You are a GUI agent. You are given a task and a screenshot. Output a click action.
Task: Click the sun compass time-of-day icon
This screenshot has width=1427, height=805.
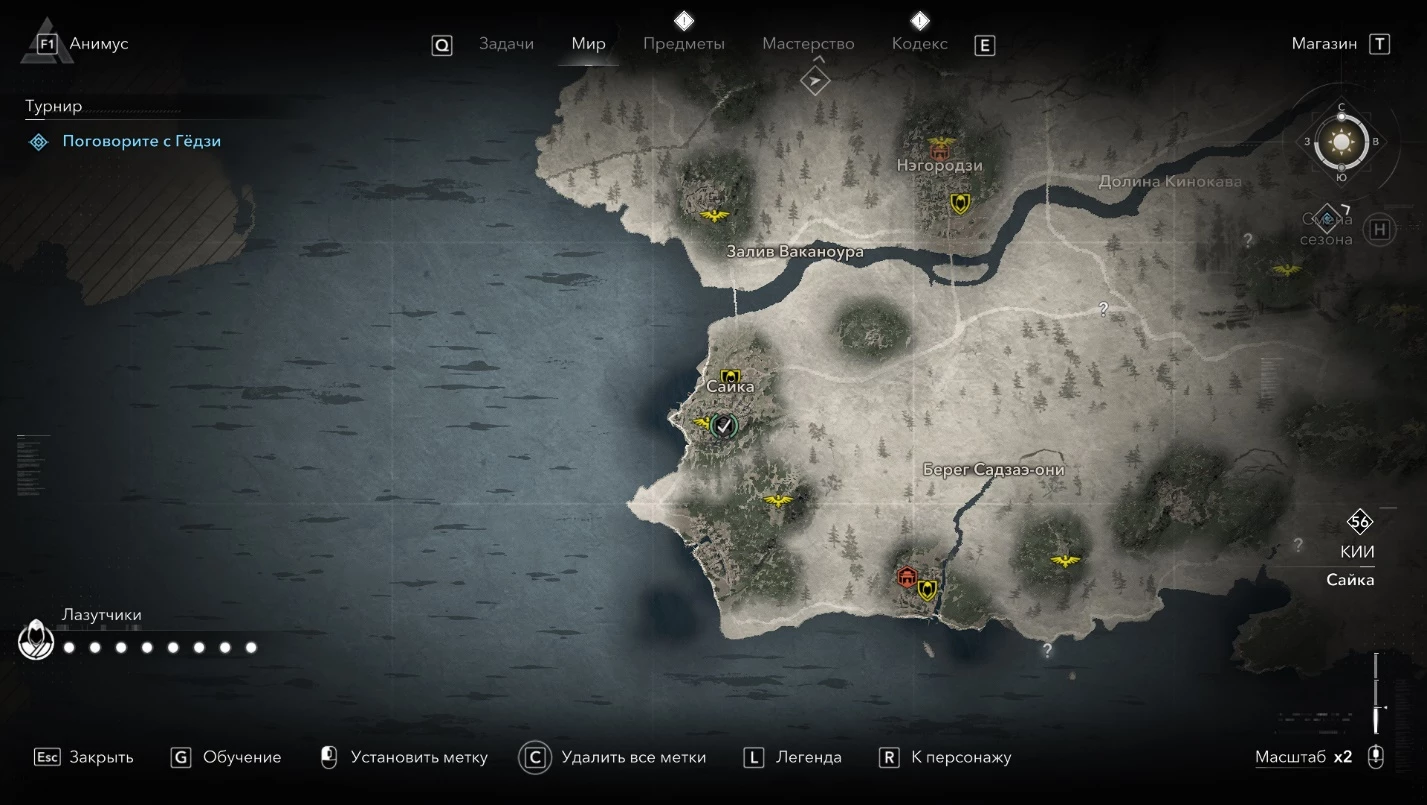pos(1341,142)
